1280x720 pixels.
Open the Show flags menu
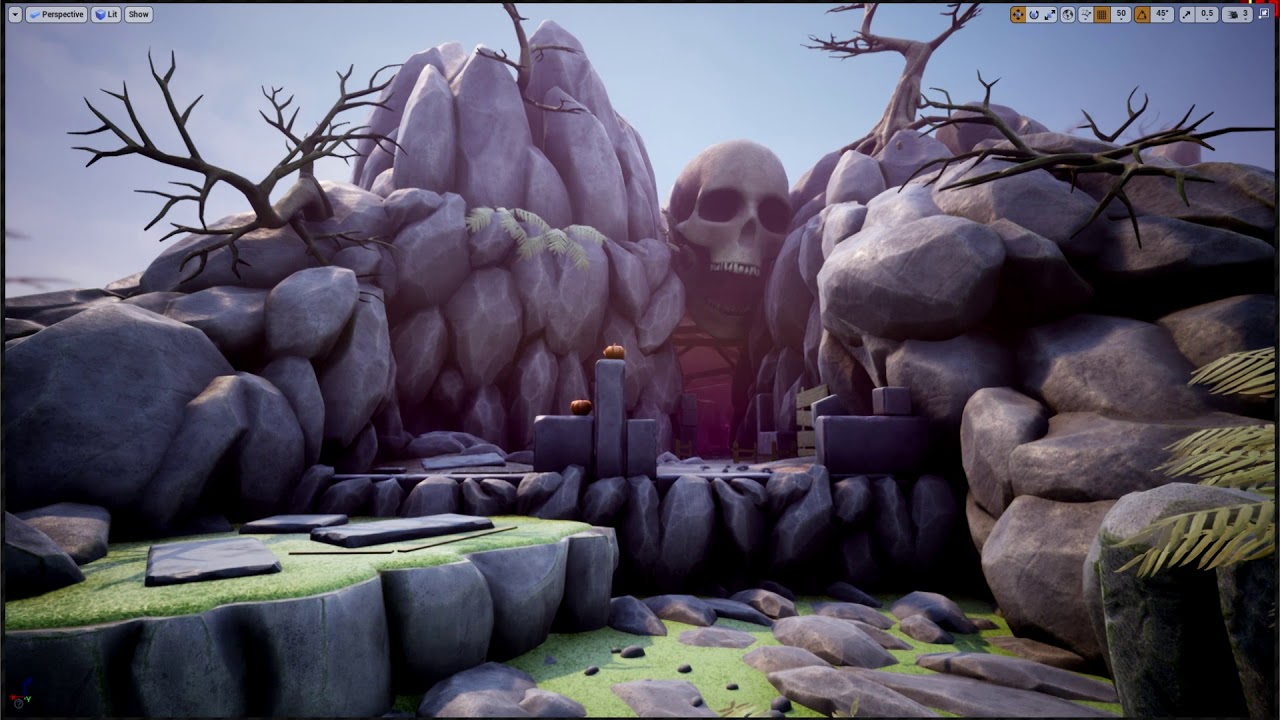click(x=139, y=15)
